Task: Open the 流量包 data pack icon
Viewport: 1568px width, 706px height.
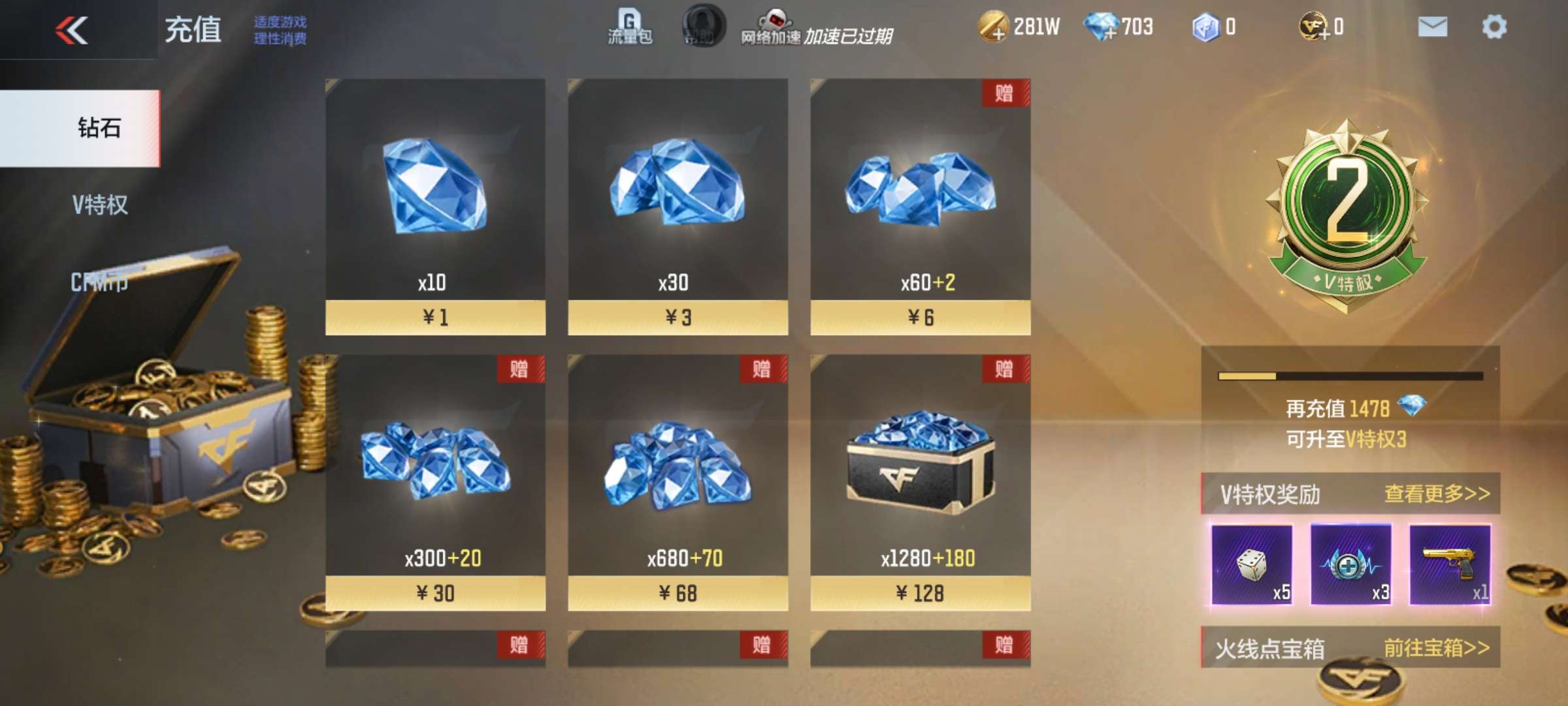Action: pos(629,27)
